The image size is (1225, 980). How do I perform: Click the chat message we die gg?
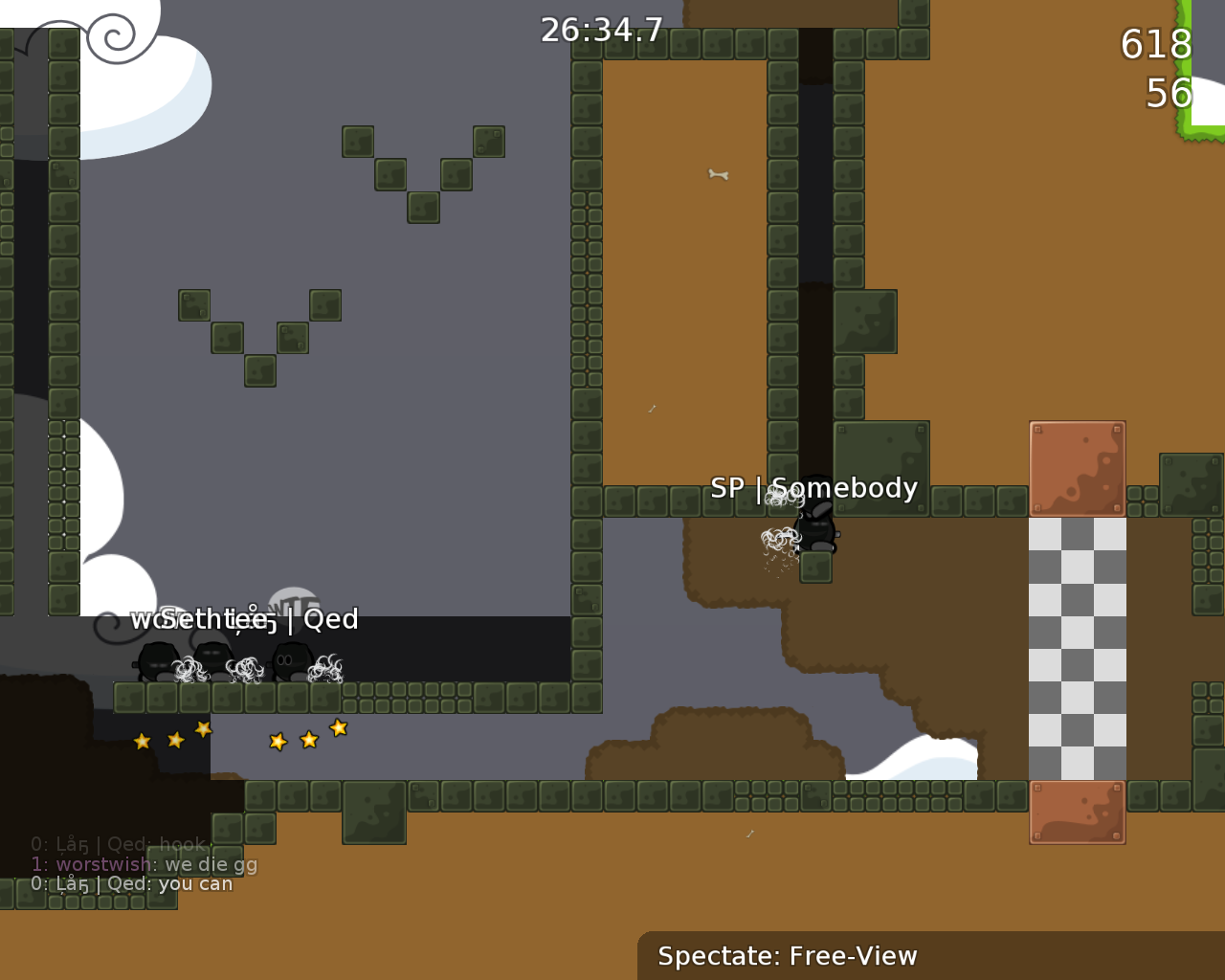(x=211, y=863)
